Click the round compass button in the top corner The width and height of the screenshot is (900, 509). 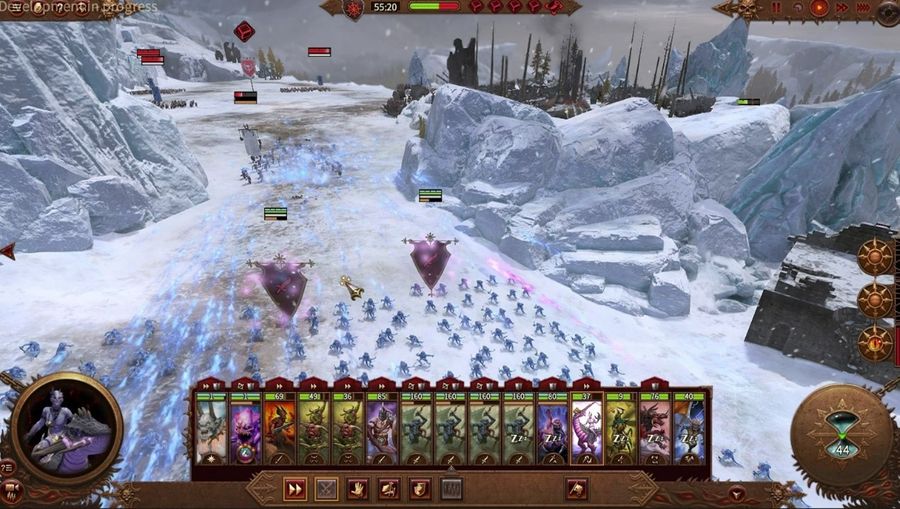(x=887, y=12)
